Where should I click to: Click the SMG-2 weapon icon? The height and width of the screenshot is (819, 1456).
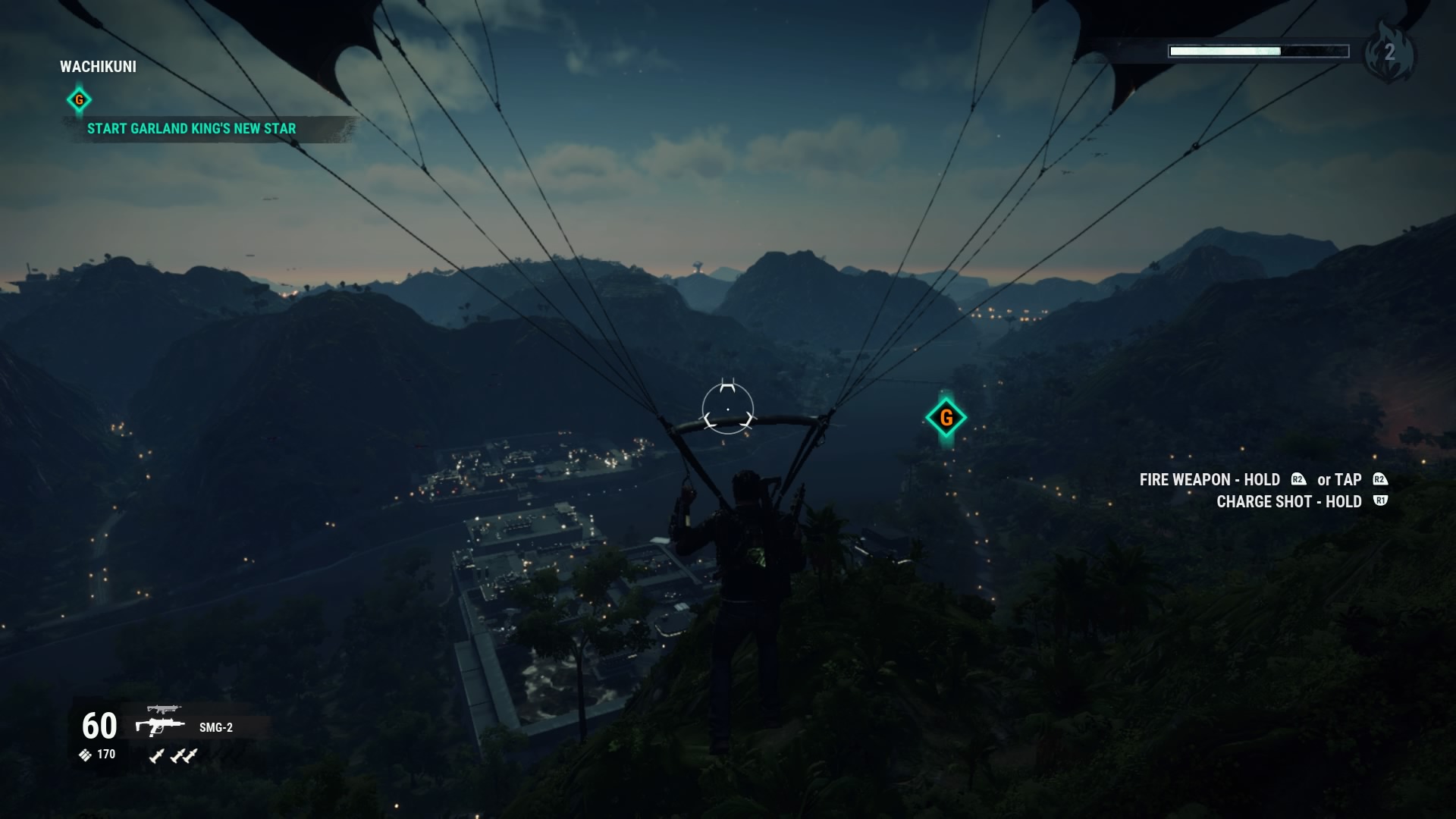(162, 728)
